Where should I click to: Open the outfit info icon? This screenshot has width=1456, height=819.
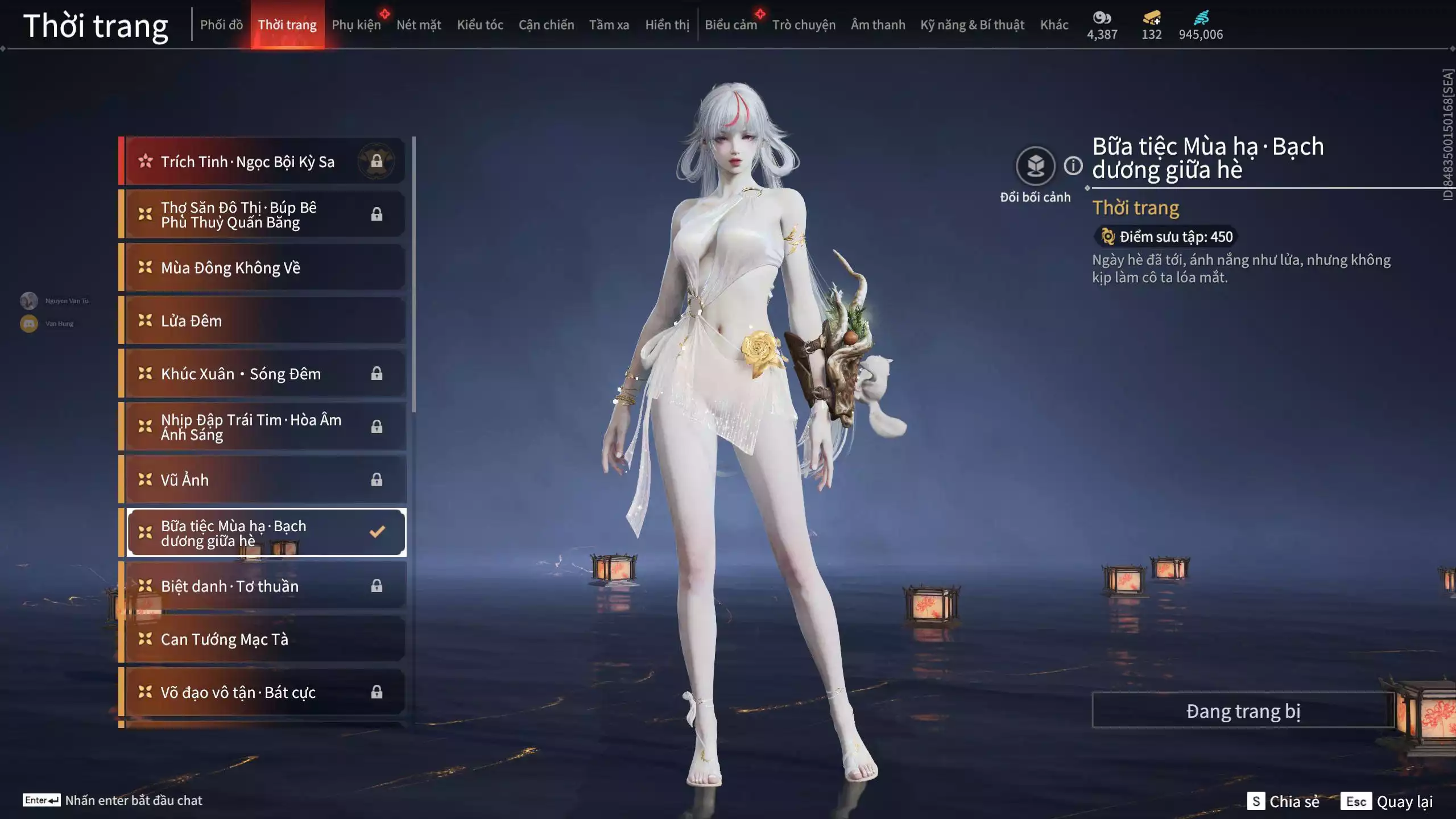pos(1073,166)
